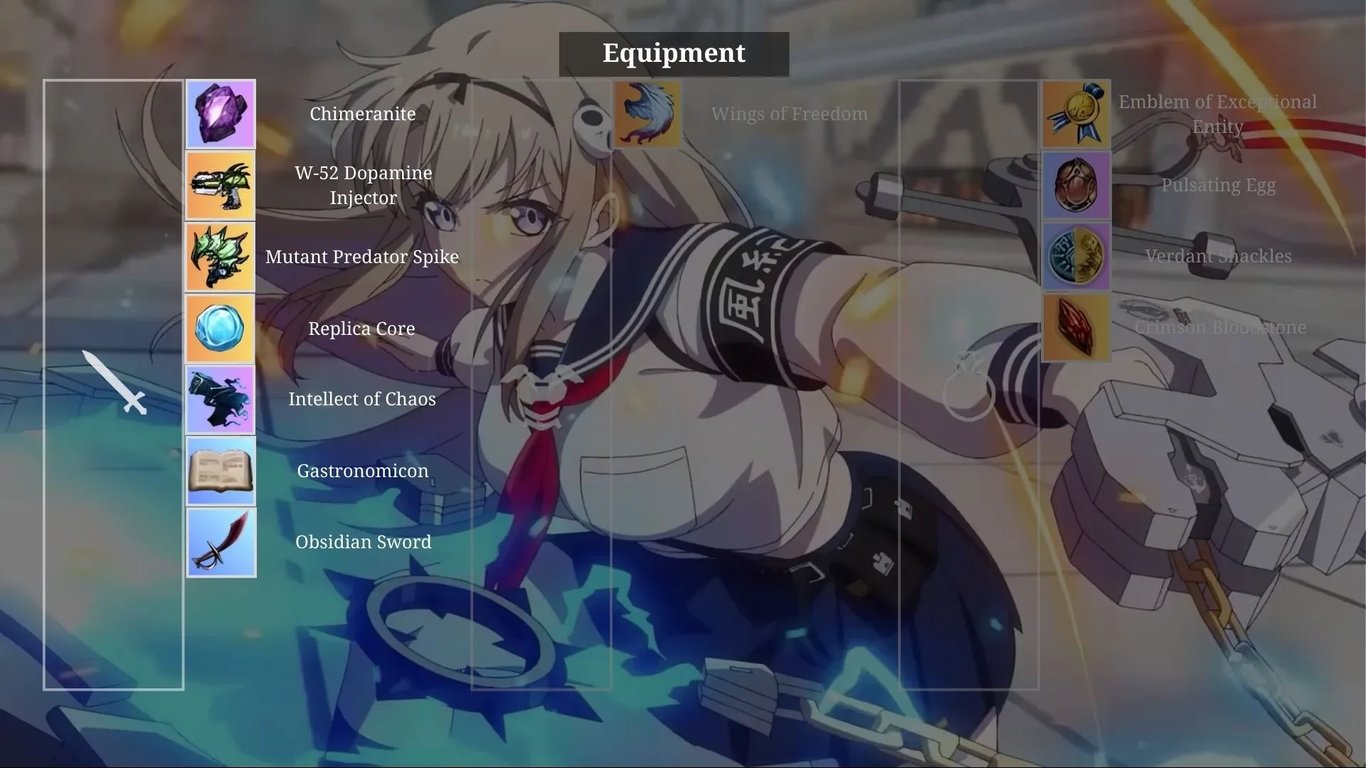Select the Emblem of Exceptional Entity medal icon
The image size is (1366, 768).
[1076, 113]
